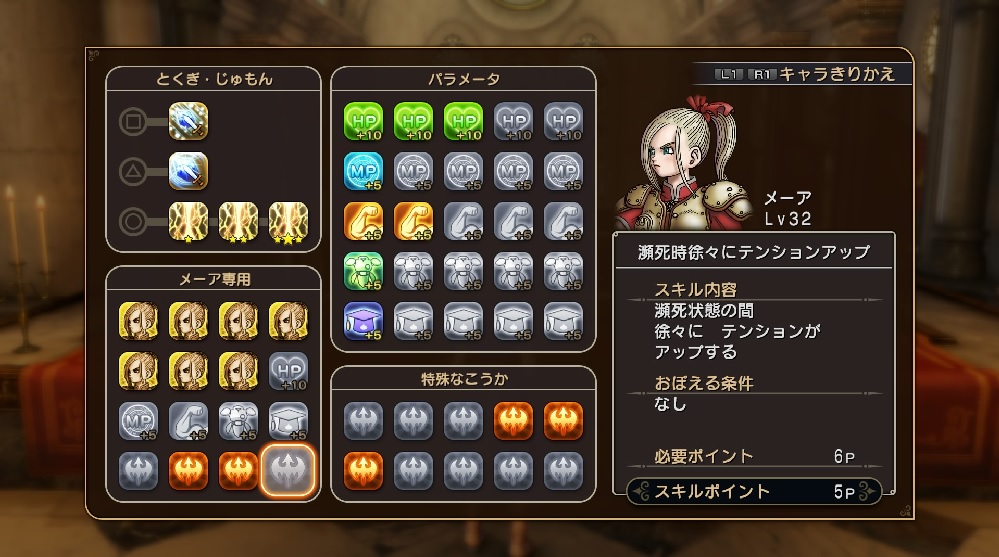Select the square-button blue spear skill
The width and height of the screenshot is (999, 557).
click(x=188, y=123)
